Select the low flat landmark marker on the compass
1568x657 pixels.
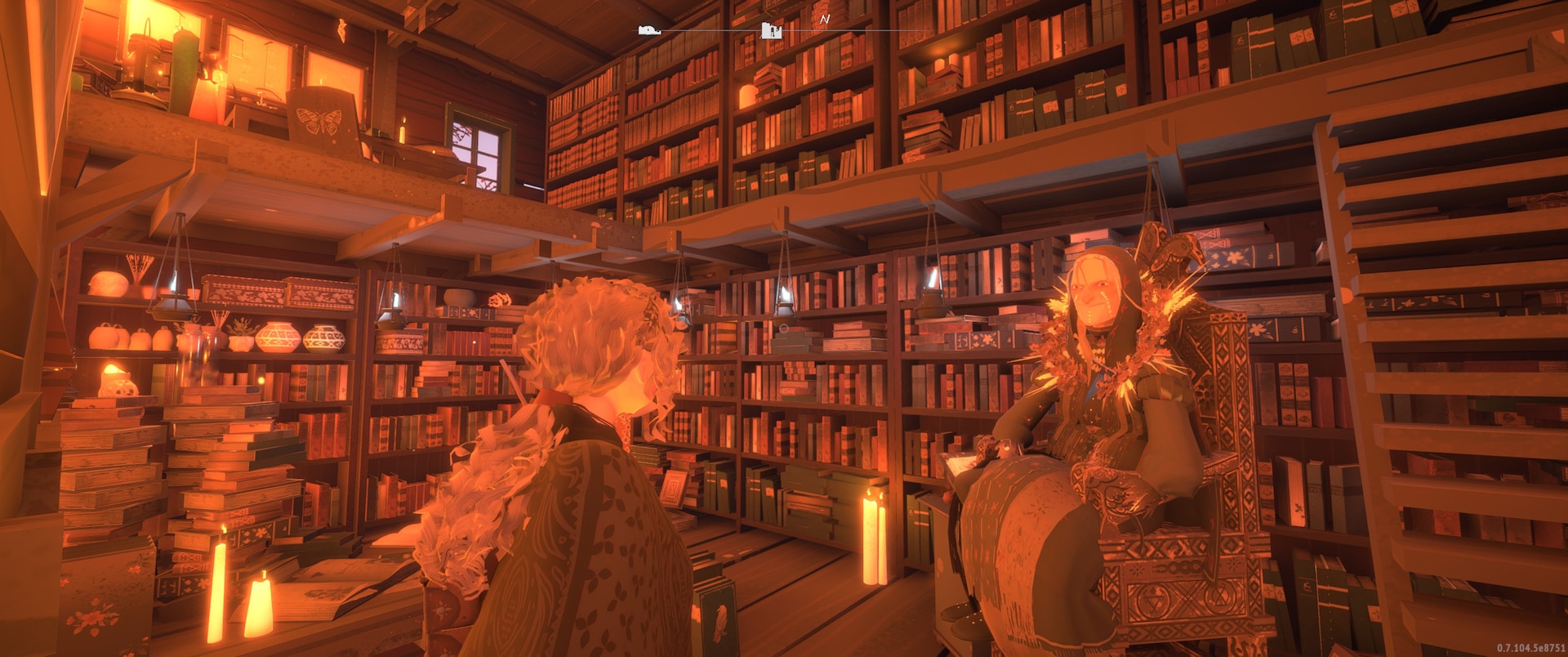[x=650, y=31]
